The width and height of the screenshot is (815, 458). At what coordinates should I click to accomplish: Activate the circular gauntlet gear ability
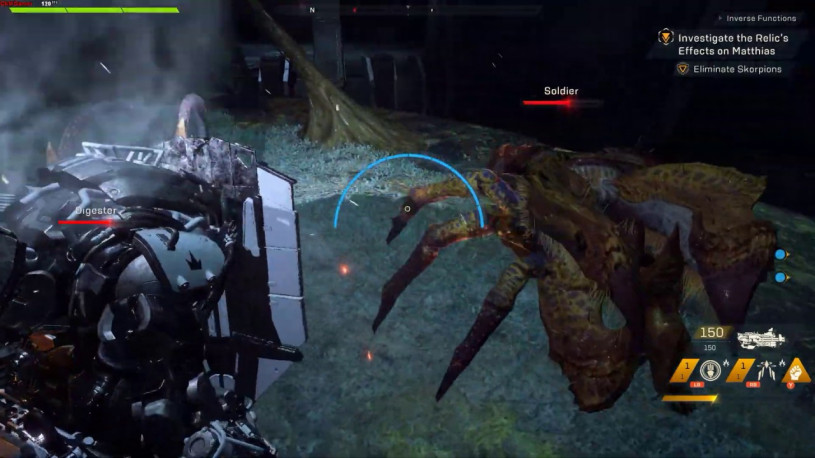[711, 371]
